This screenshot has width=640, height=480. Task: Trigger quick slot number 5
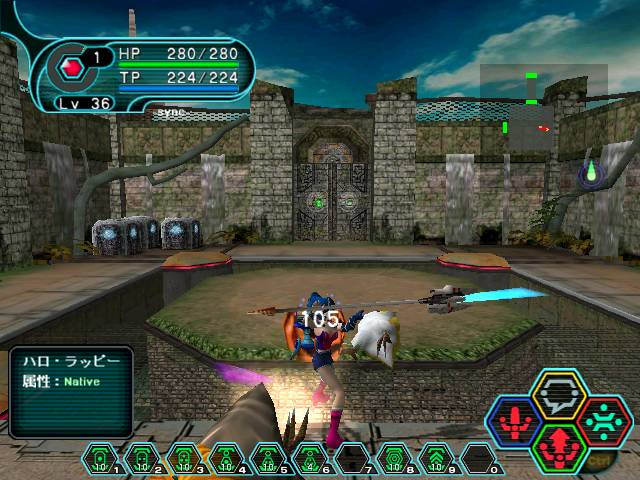pos(268,460)
